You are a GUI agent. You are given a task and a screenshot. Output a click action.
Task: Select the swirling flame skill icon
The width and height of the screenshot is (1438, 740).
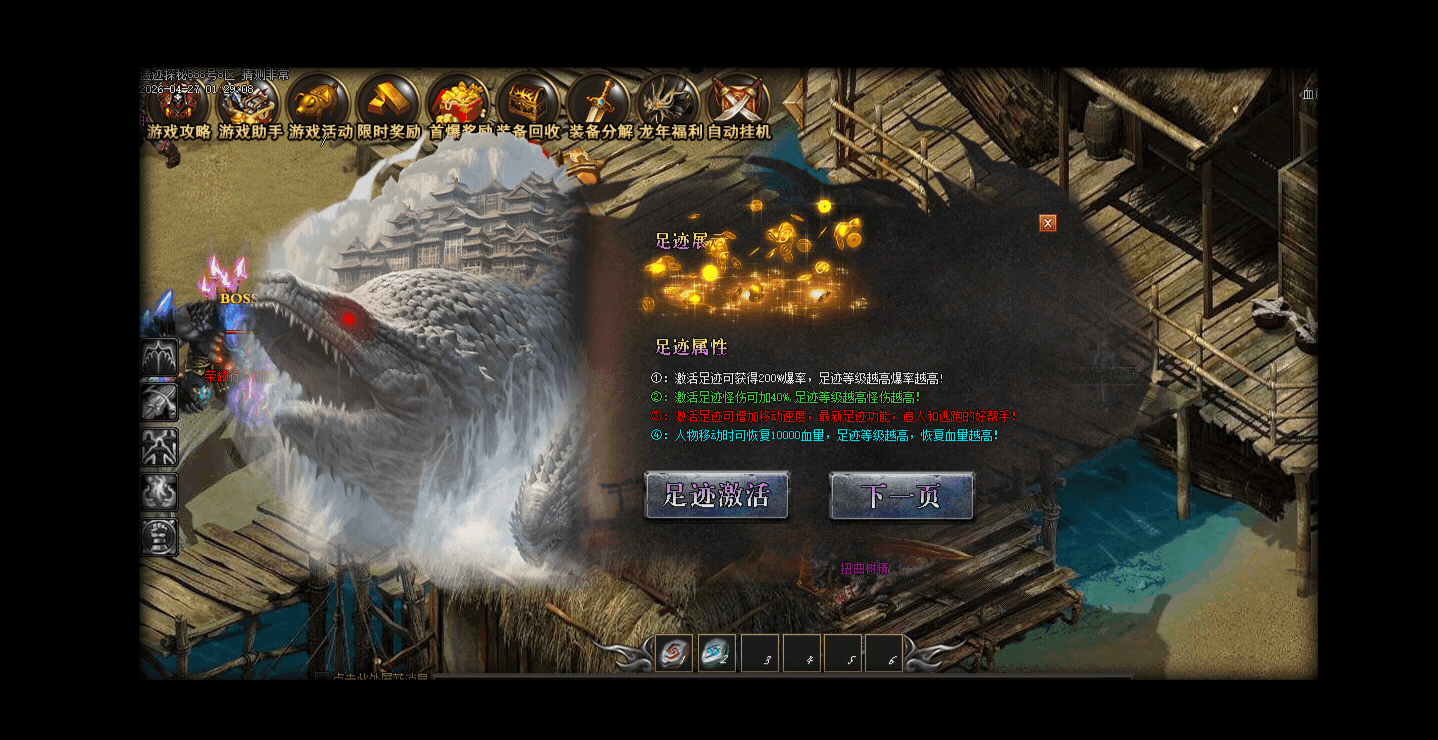[160, 492]
